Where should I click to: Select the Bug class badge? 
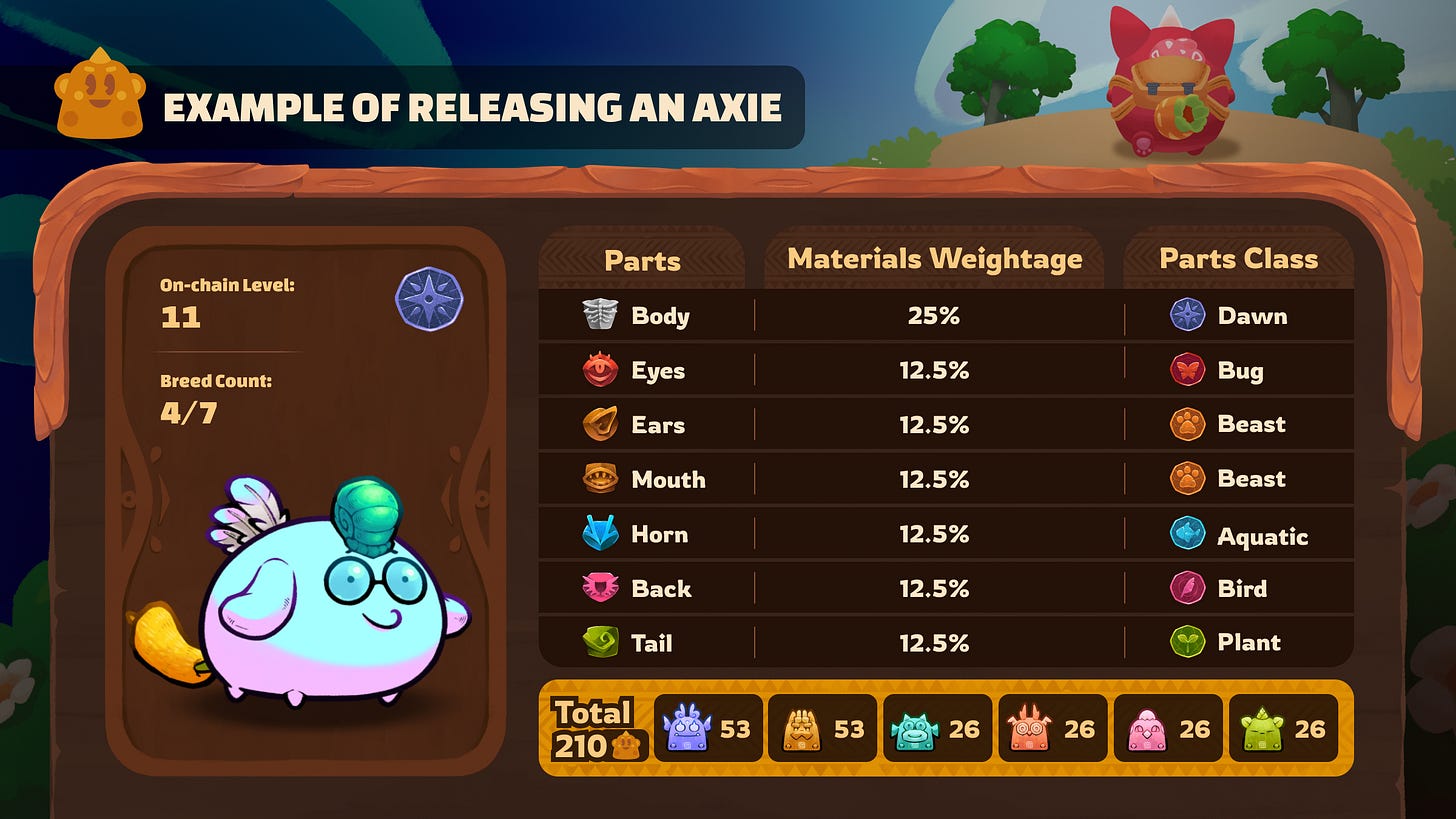[1186, 370]
